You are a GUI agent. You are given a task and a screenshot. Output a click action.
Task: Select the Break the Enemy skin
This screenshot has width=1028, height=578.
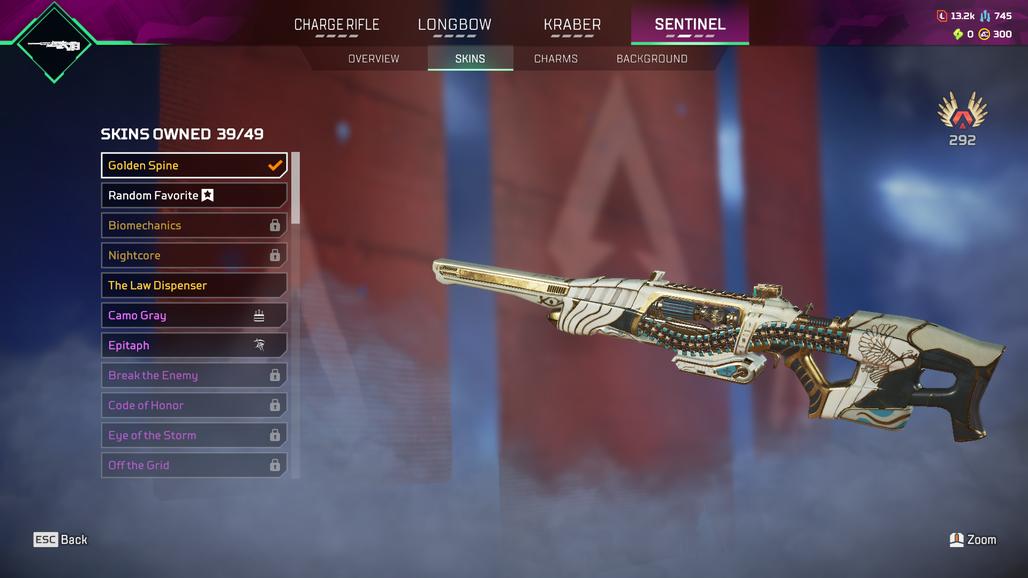(194, 375)
